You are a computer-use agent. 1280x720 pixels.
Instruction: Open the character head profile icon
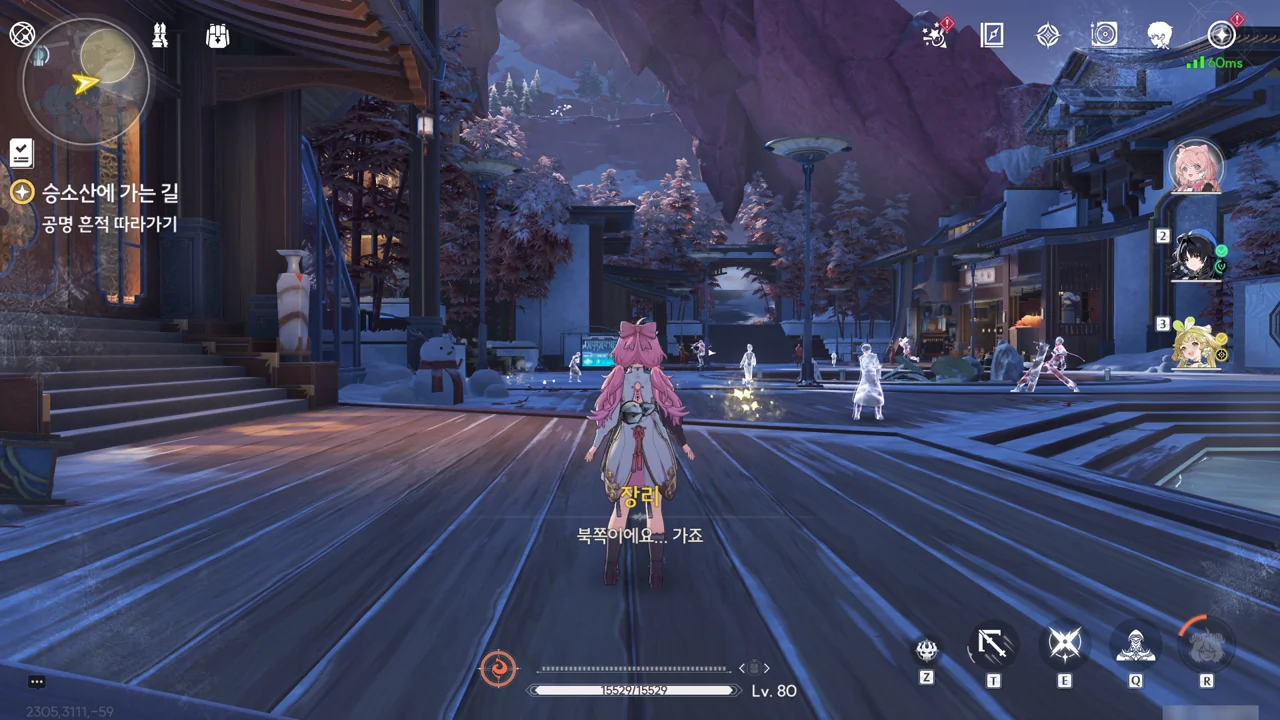pos(1160,36)
